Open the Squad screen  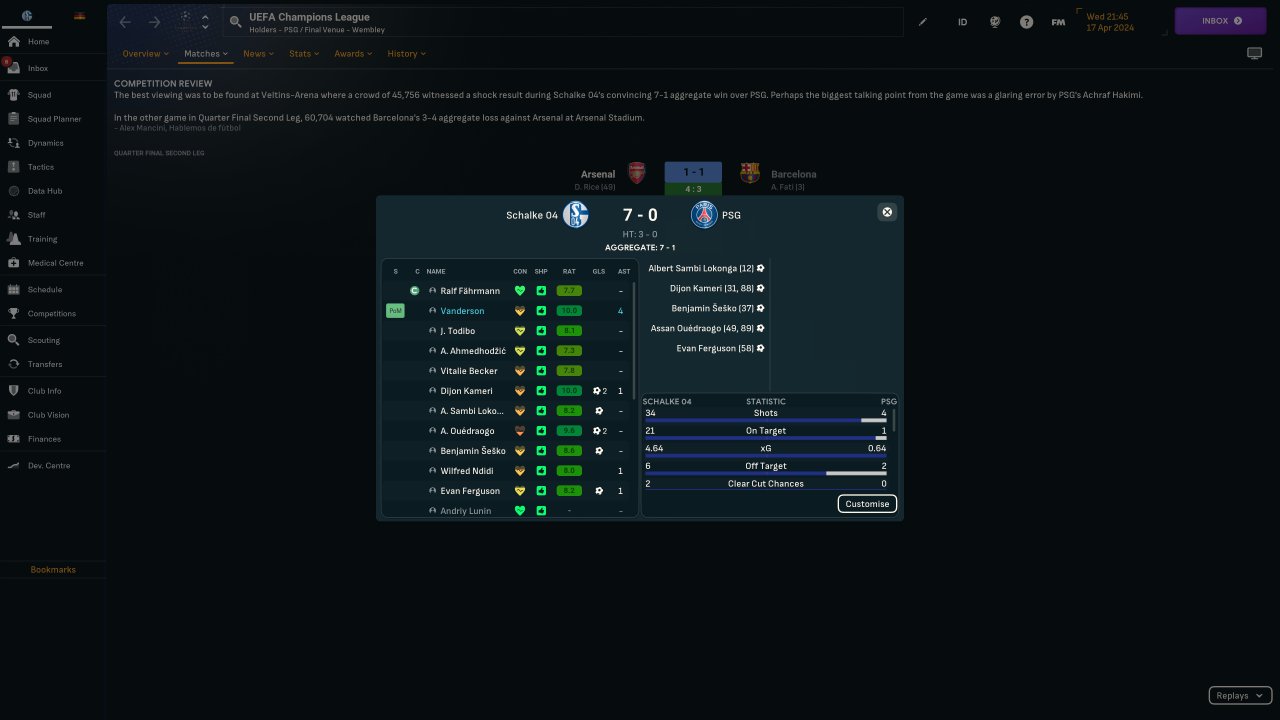(40, 95)
